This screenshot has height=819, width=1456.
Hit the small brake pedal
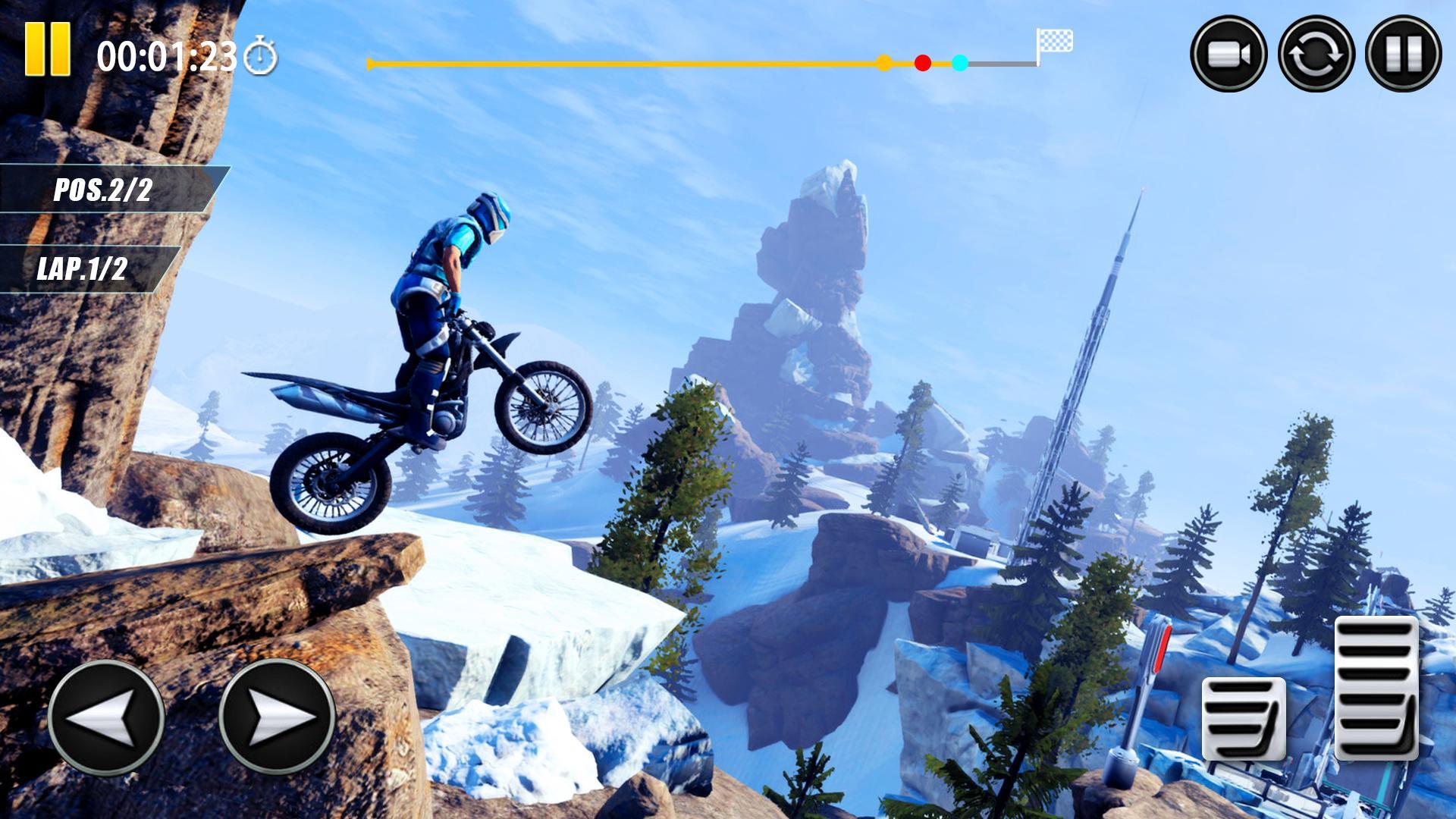1244,718
